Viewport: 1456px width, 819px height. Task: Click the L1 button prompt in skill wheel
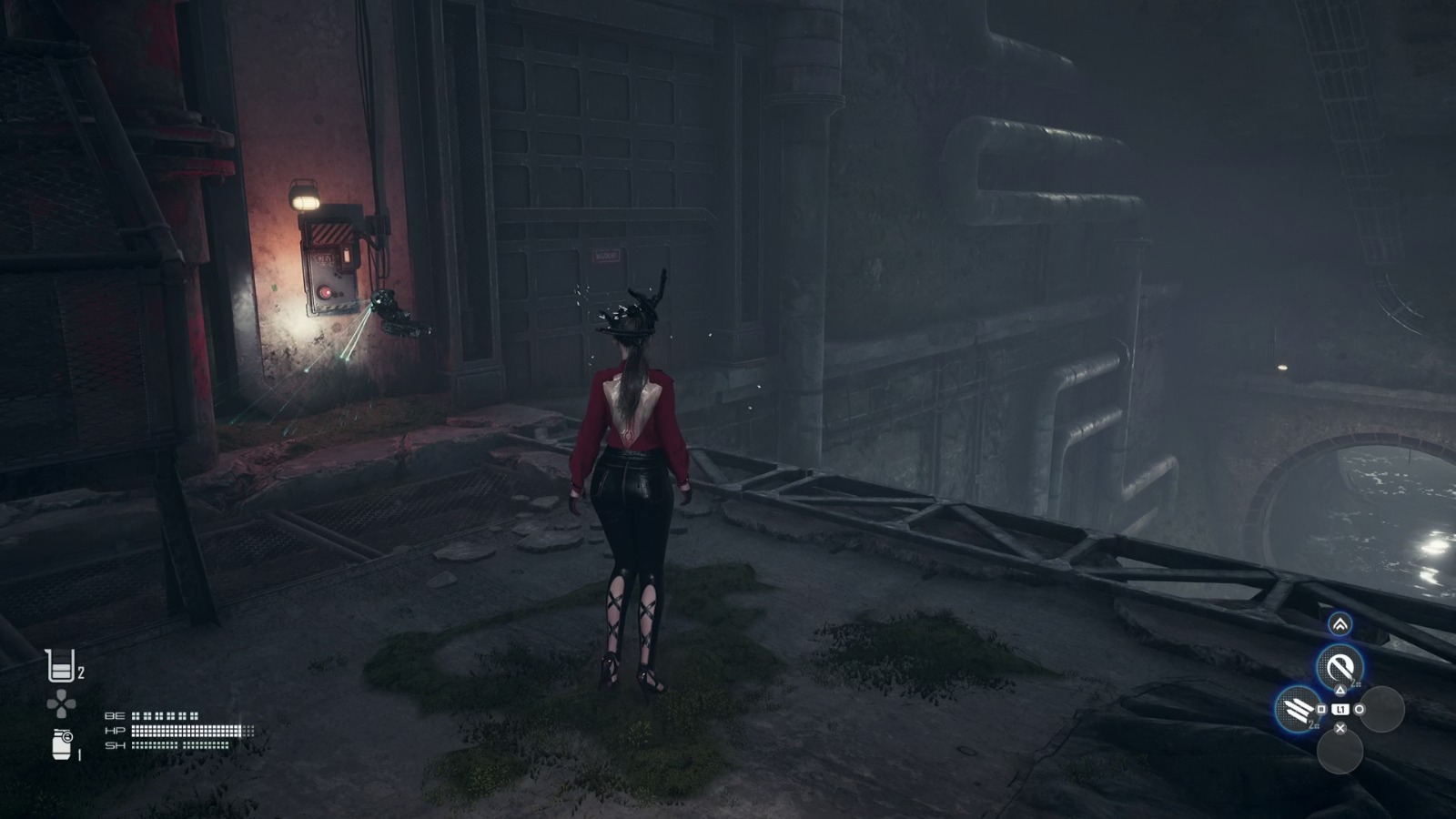1340,709
